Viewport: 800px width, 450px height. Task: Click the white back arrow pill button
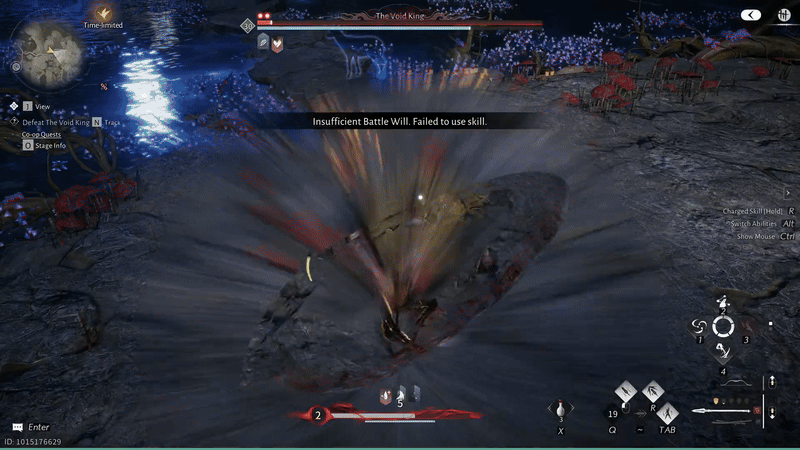[x=751, y=15]
